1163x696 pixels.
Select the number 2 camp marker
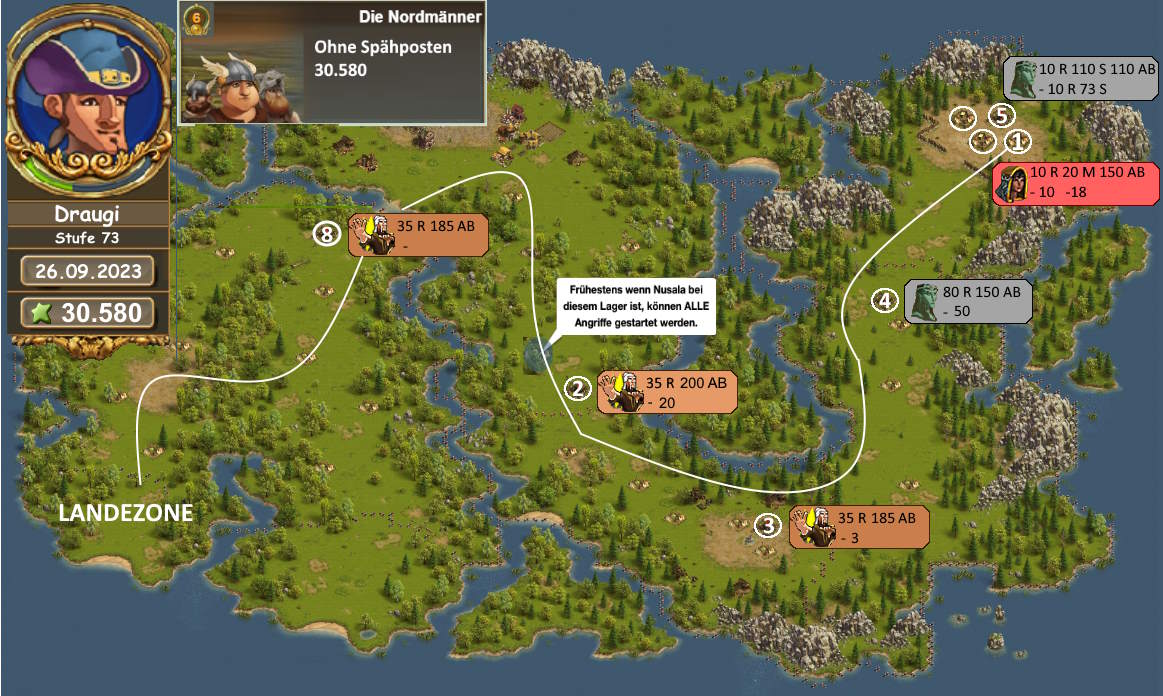(x=576, y=389)
